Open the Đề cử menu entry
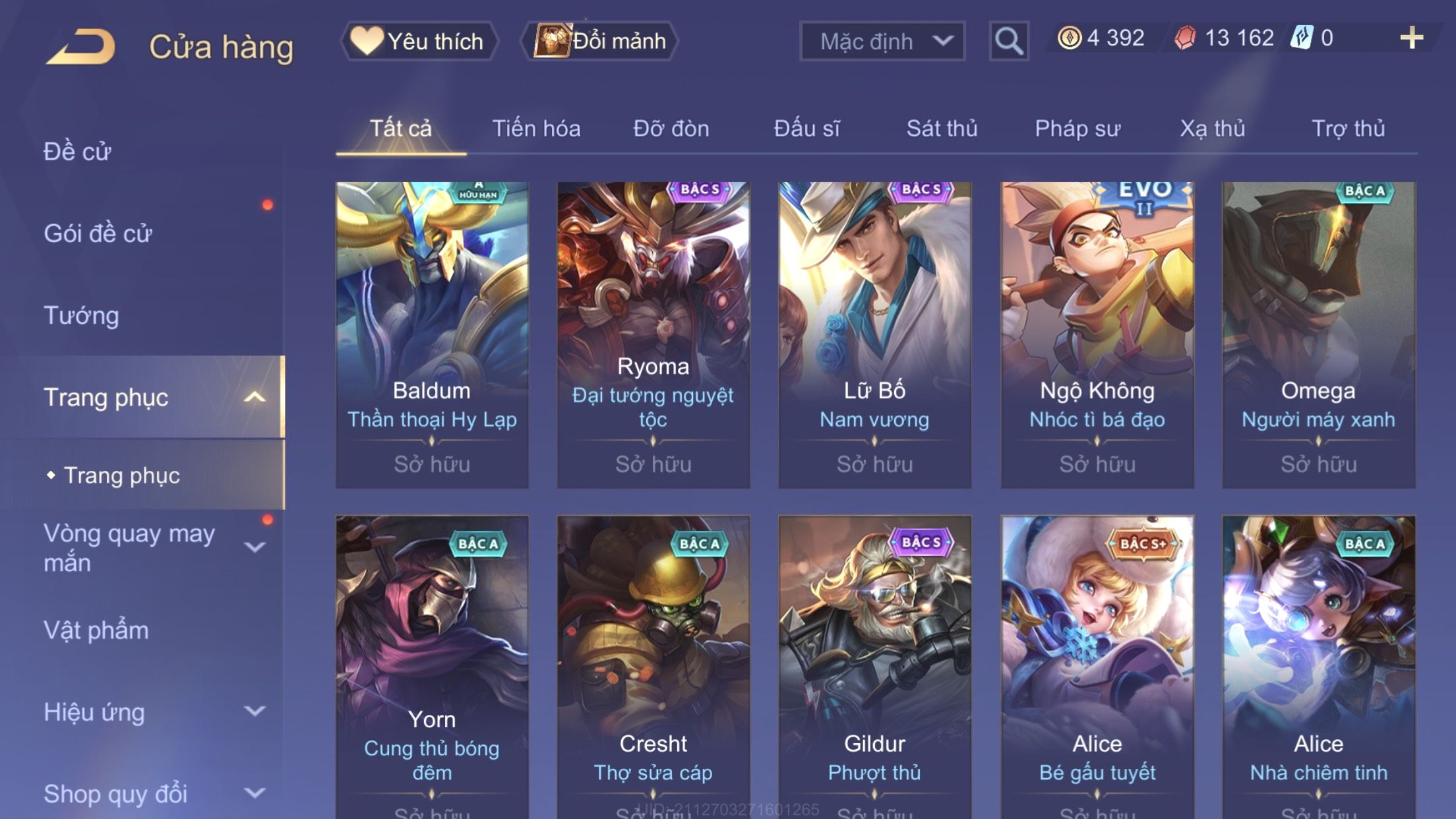 click(77, 152)
